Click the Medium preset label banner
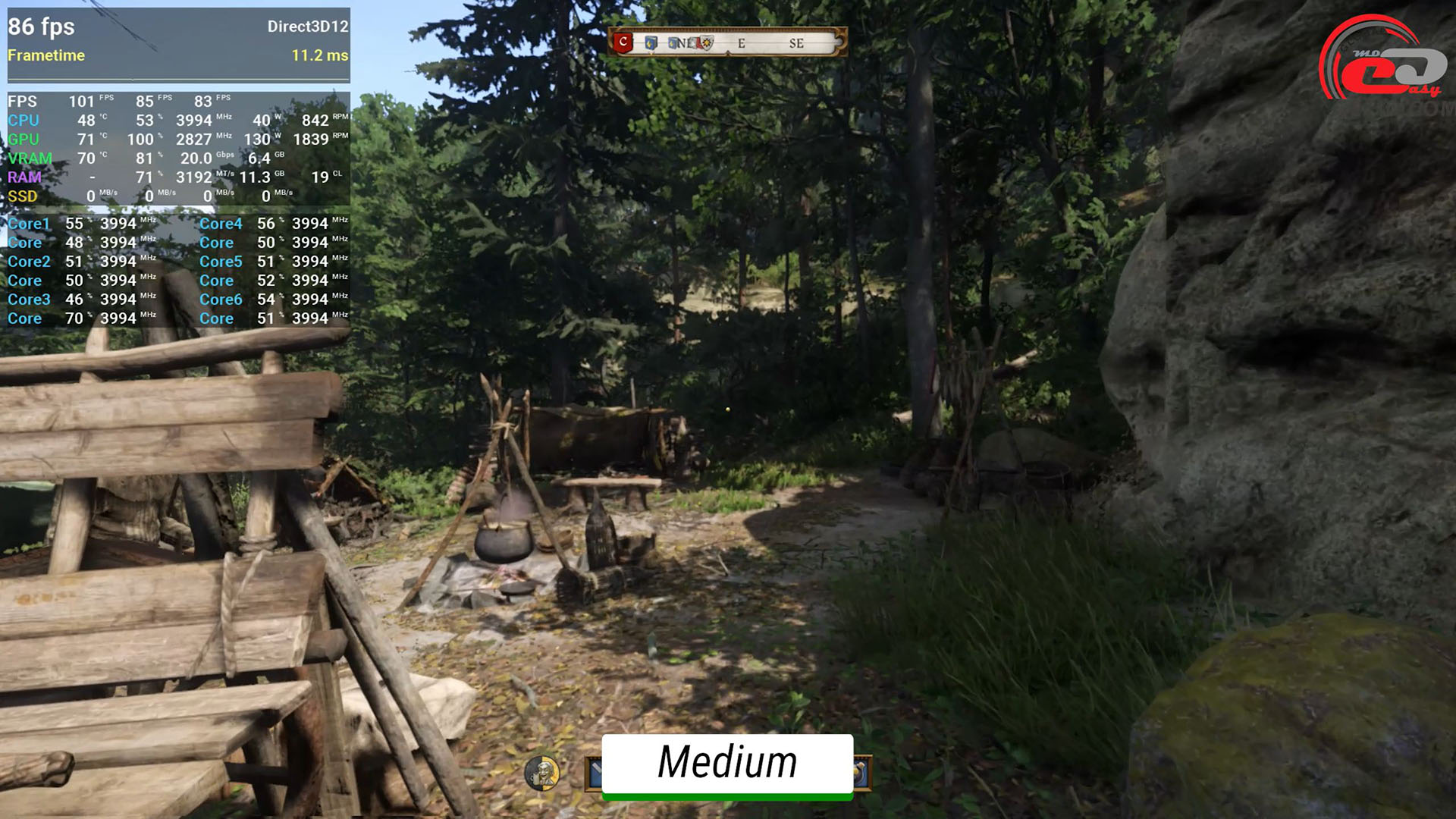The width and height of the screenshot is (1456, 819). point(727,763)
